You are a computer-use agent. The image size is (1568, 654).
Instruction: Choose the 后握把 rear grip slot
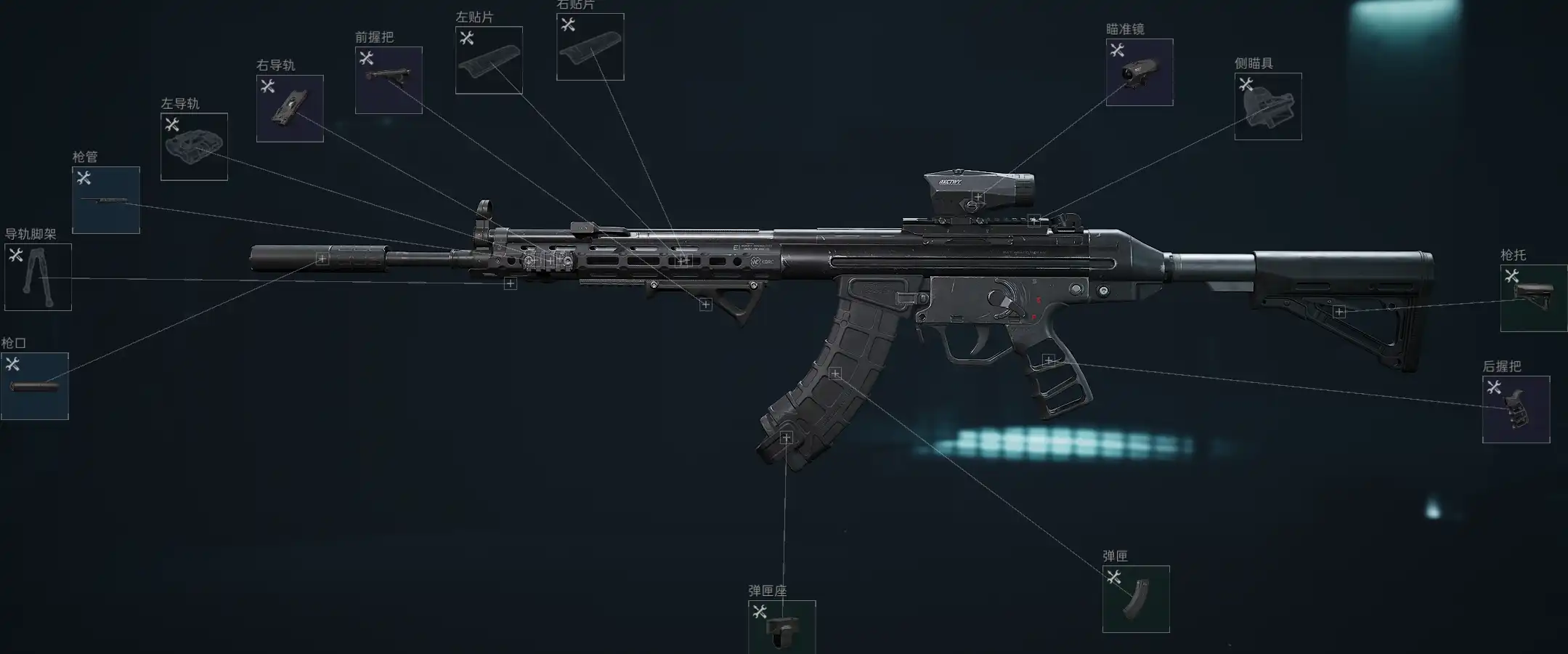point(1516,409)
